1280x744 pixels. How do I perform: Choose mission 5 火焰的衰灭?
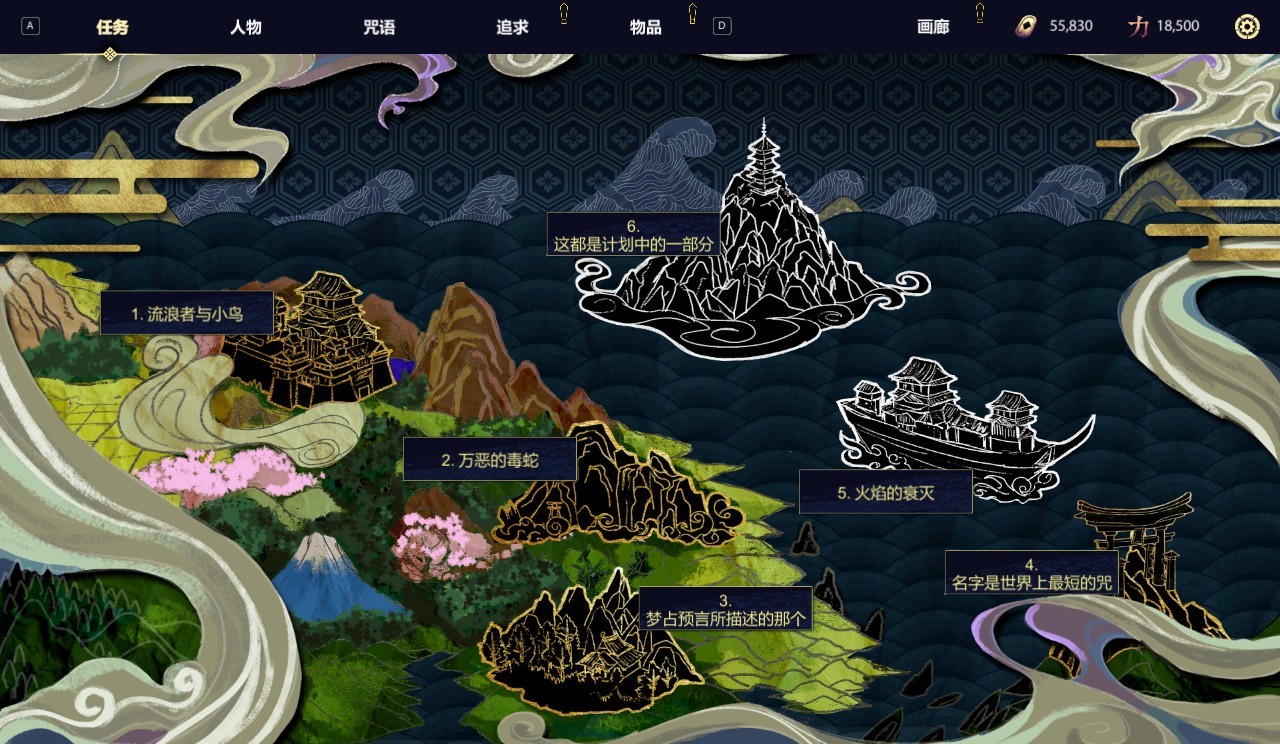pyautogui.click(x=886, y=492)
